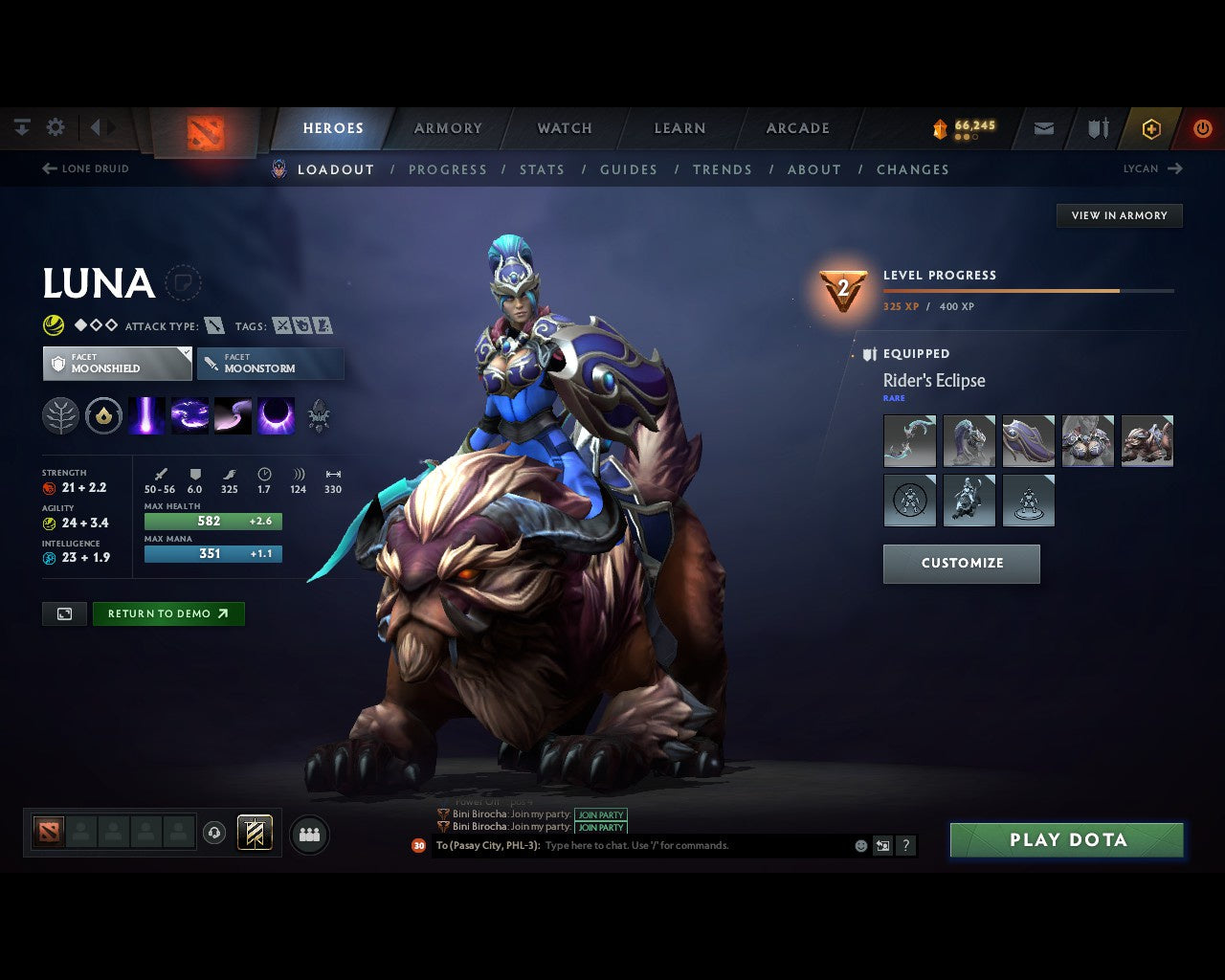Open the Changes sub-tab
The width and height of the screenshot is (1225, 980).
[x=912, y=169]
